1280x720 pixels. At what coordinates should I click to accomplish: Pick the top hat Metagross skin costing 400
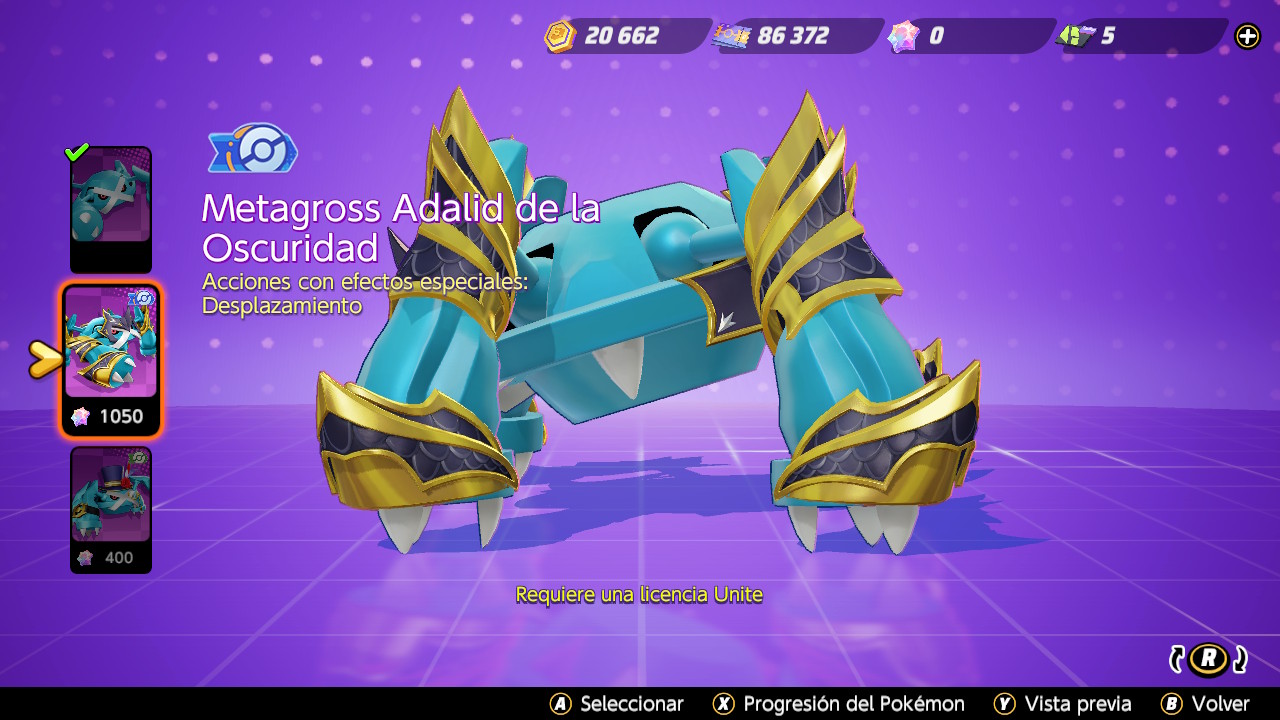(x=110, y=508)
